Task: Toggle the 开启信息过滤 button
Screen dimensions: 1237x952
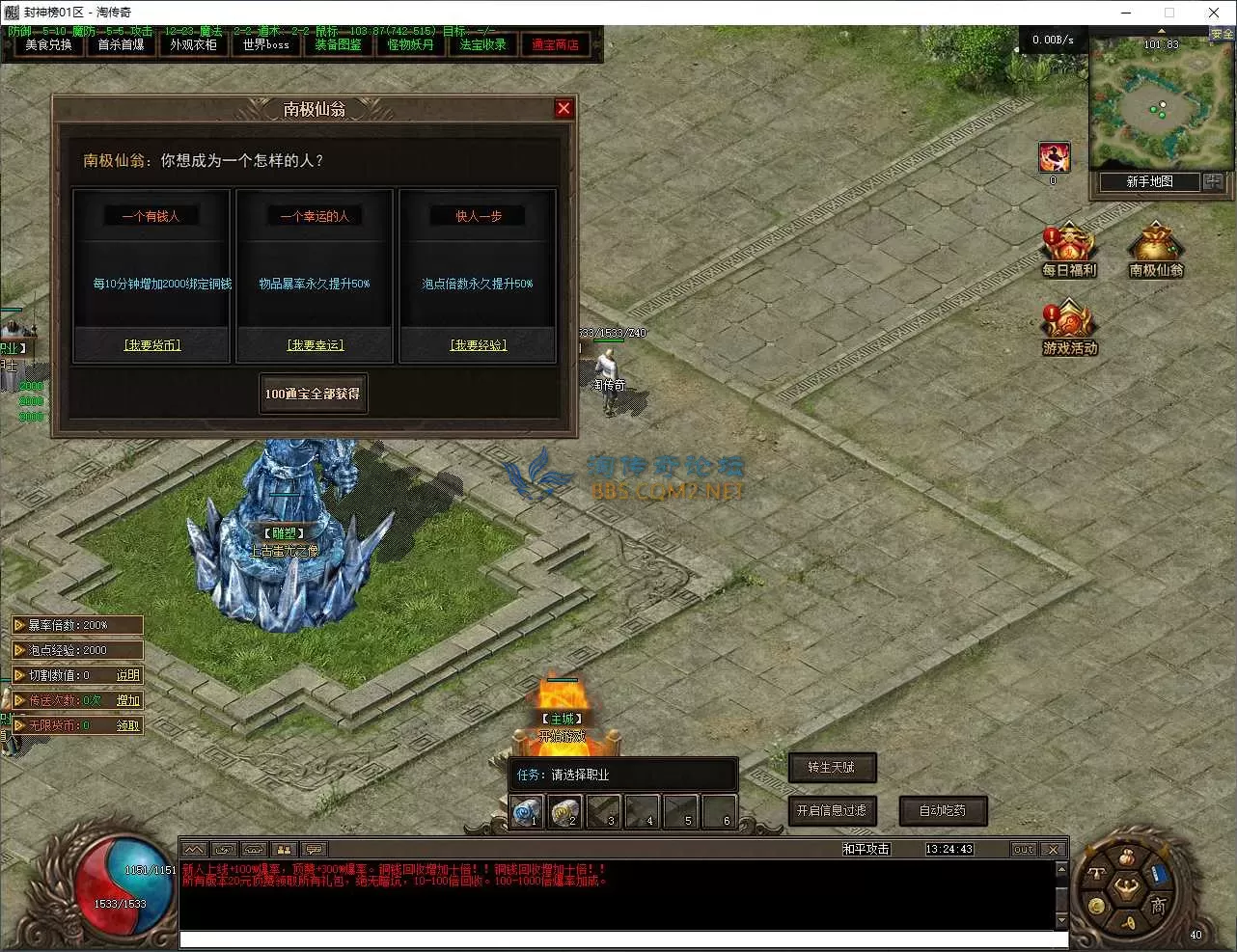Action: click(832, 811)
